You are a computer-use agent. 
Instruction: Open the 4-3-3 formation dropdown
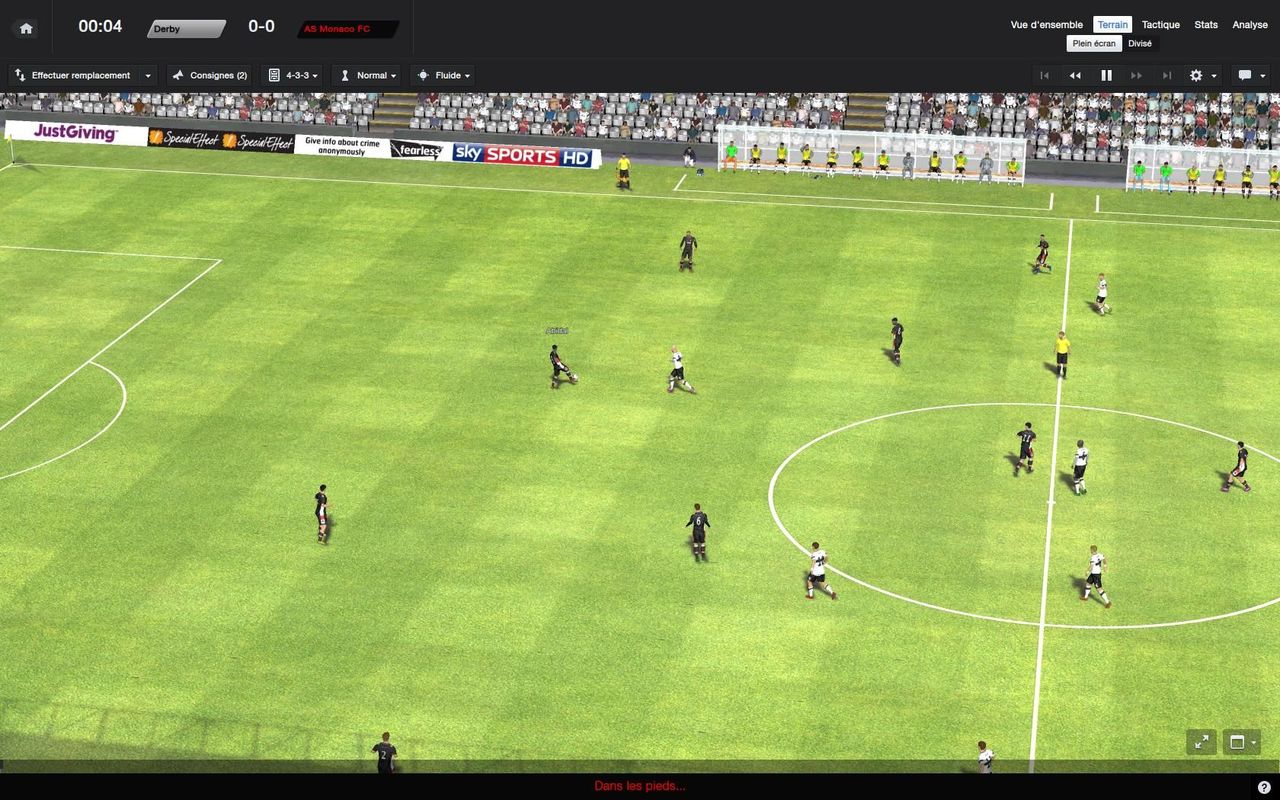[293, 75]
